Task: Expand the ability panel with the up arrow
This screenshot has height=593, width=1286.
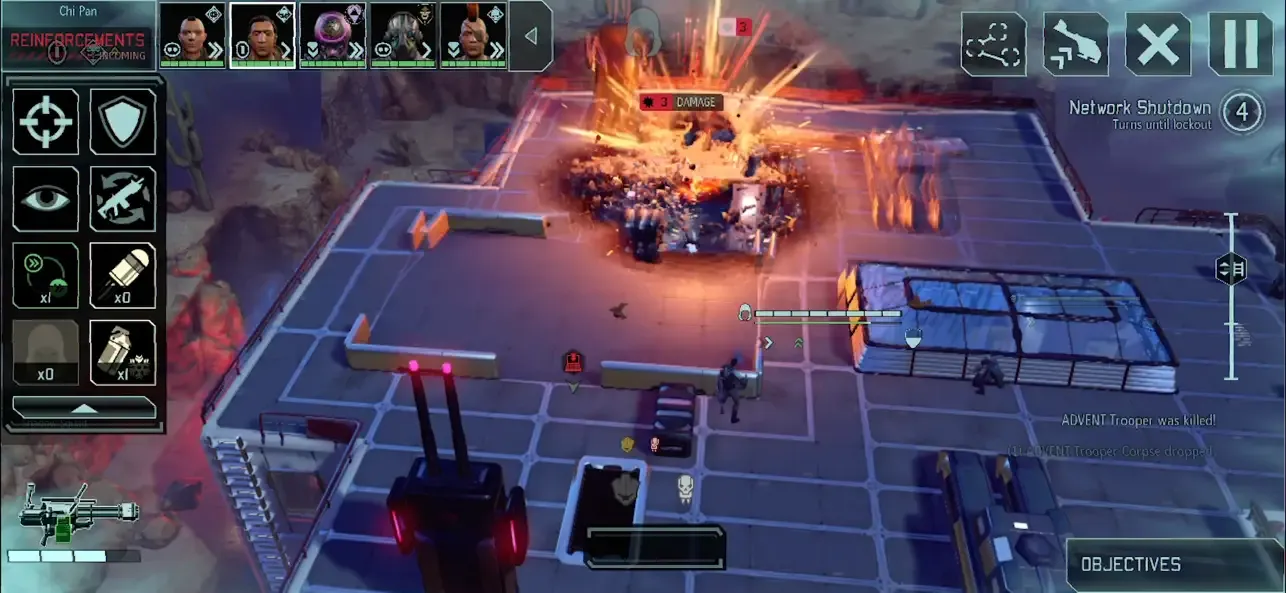Action: tap(84, 408)
